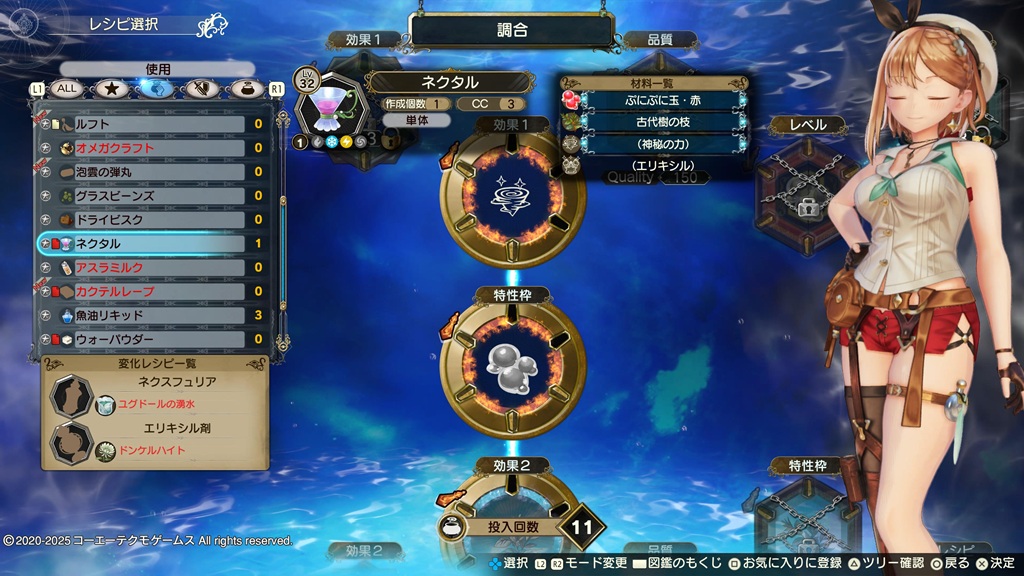Open the pouch category tab

(245, 89)
